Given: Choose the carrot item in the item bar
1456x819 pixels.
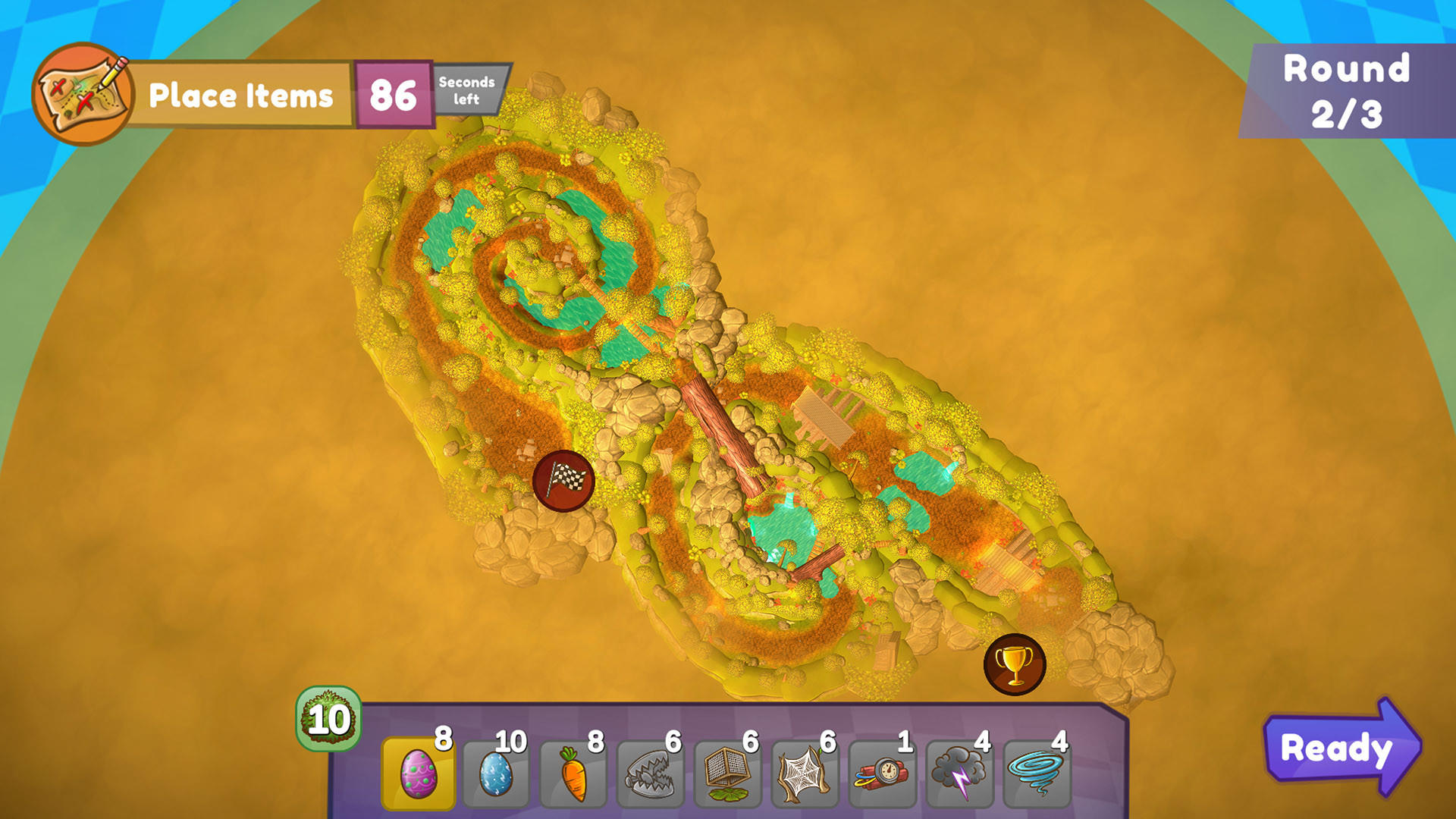Looking at the screenshot, I should click(575, 770).
